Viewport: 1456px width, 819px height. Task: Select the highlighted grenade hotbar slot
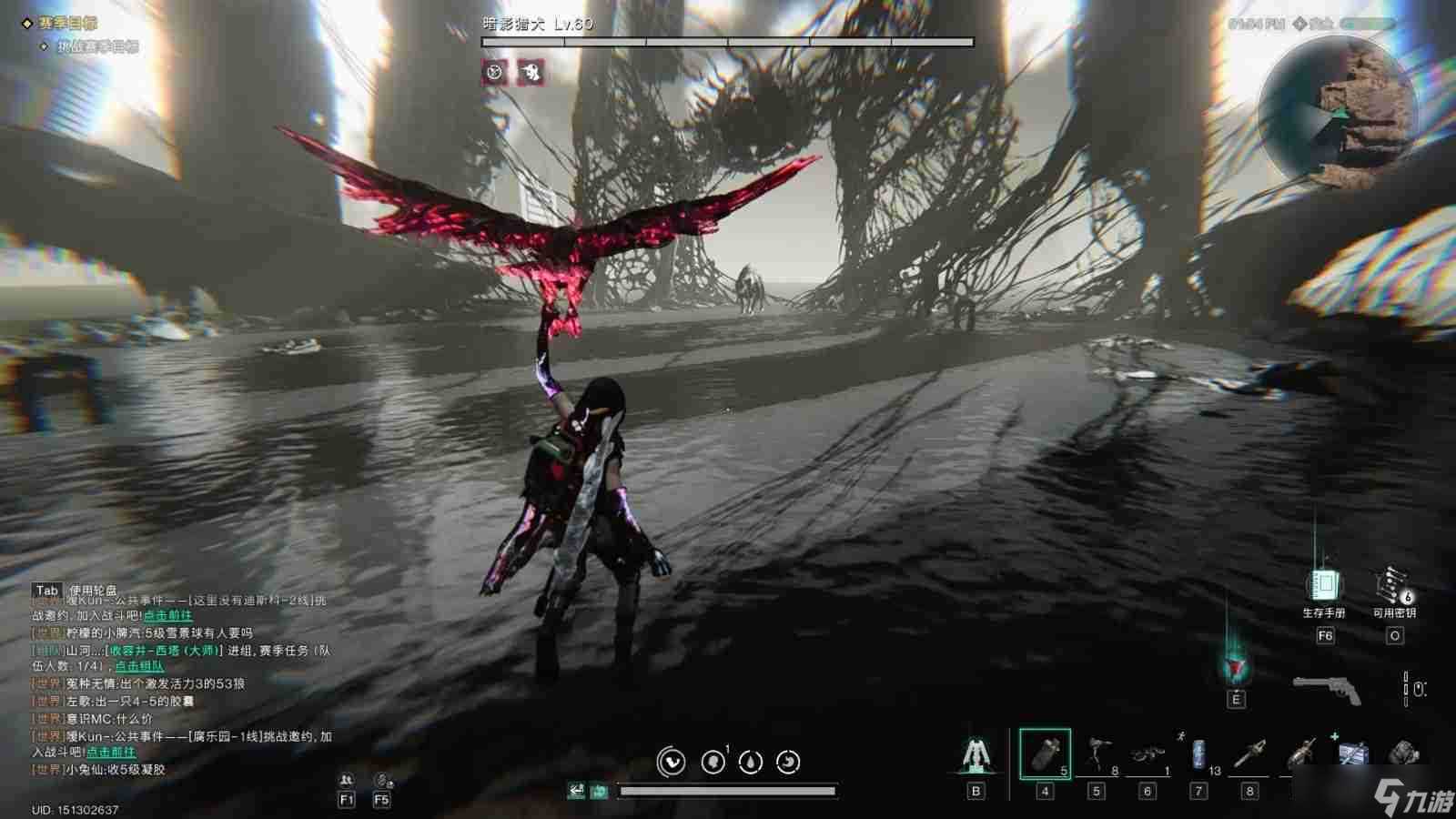(1045, 753)
